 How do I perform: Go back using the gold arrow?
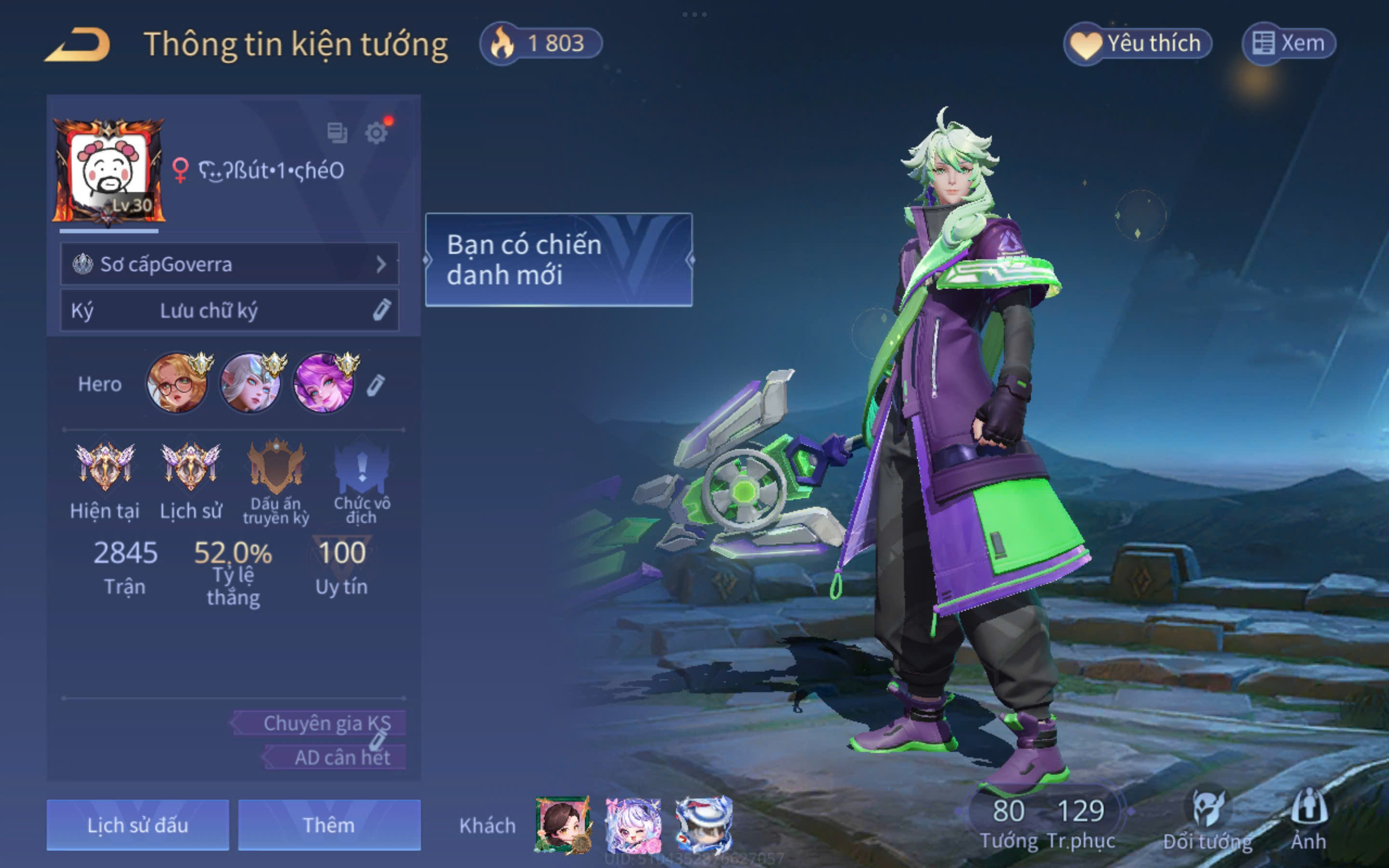click(78, 45)
